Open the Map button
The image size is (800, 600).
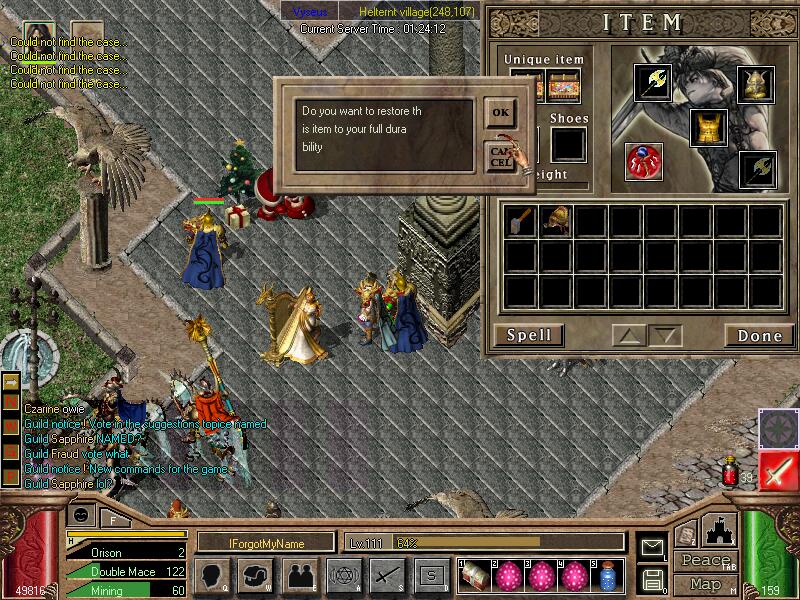click(705, 583)
